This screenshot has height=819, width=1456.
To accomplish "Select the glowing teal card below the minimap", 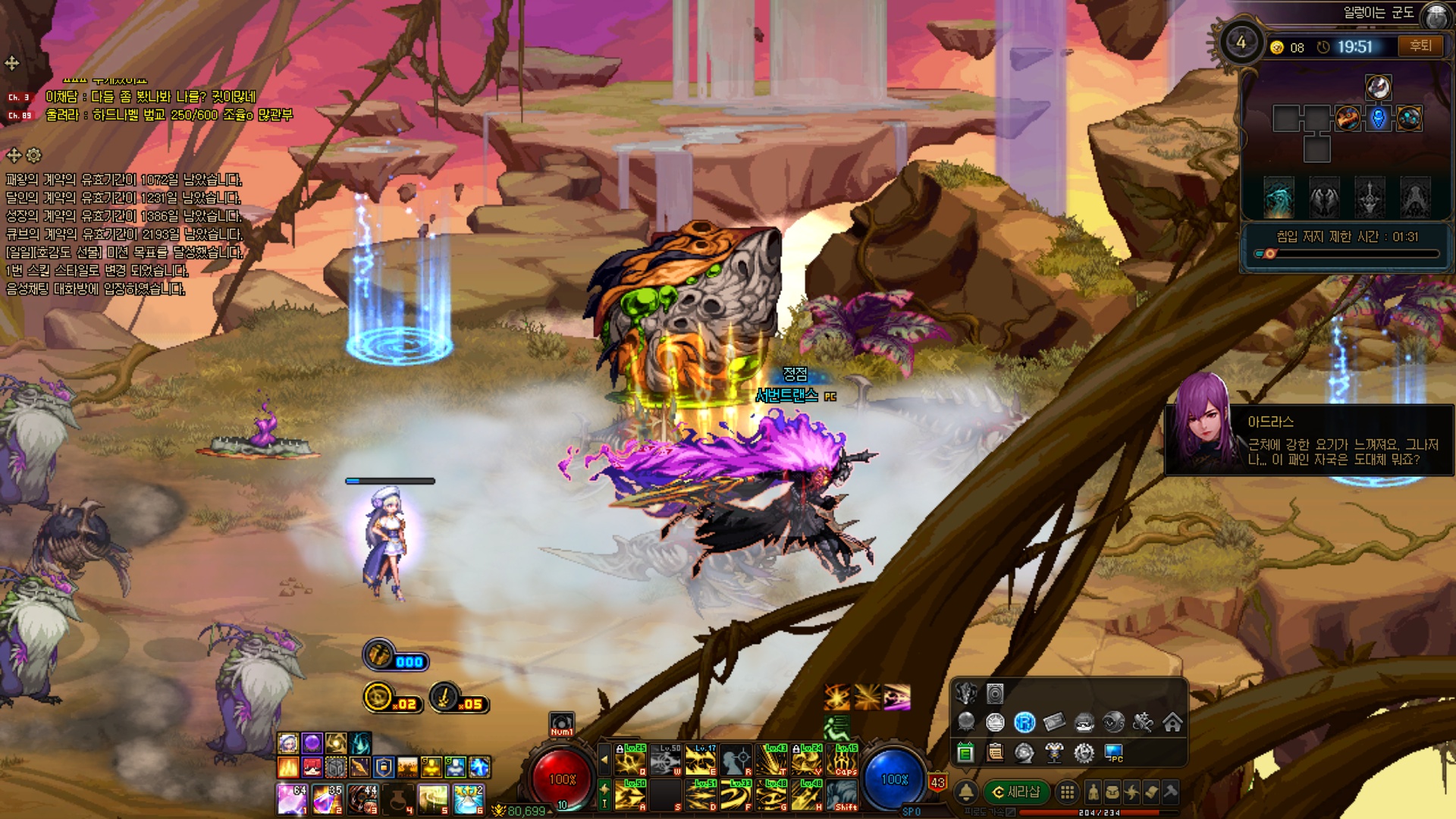I will pyautogui.click(x=1279, y=198).
